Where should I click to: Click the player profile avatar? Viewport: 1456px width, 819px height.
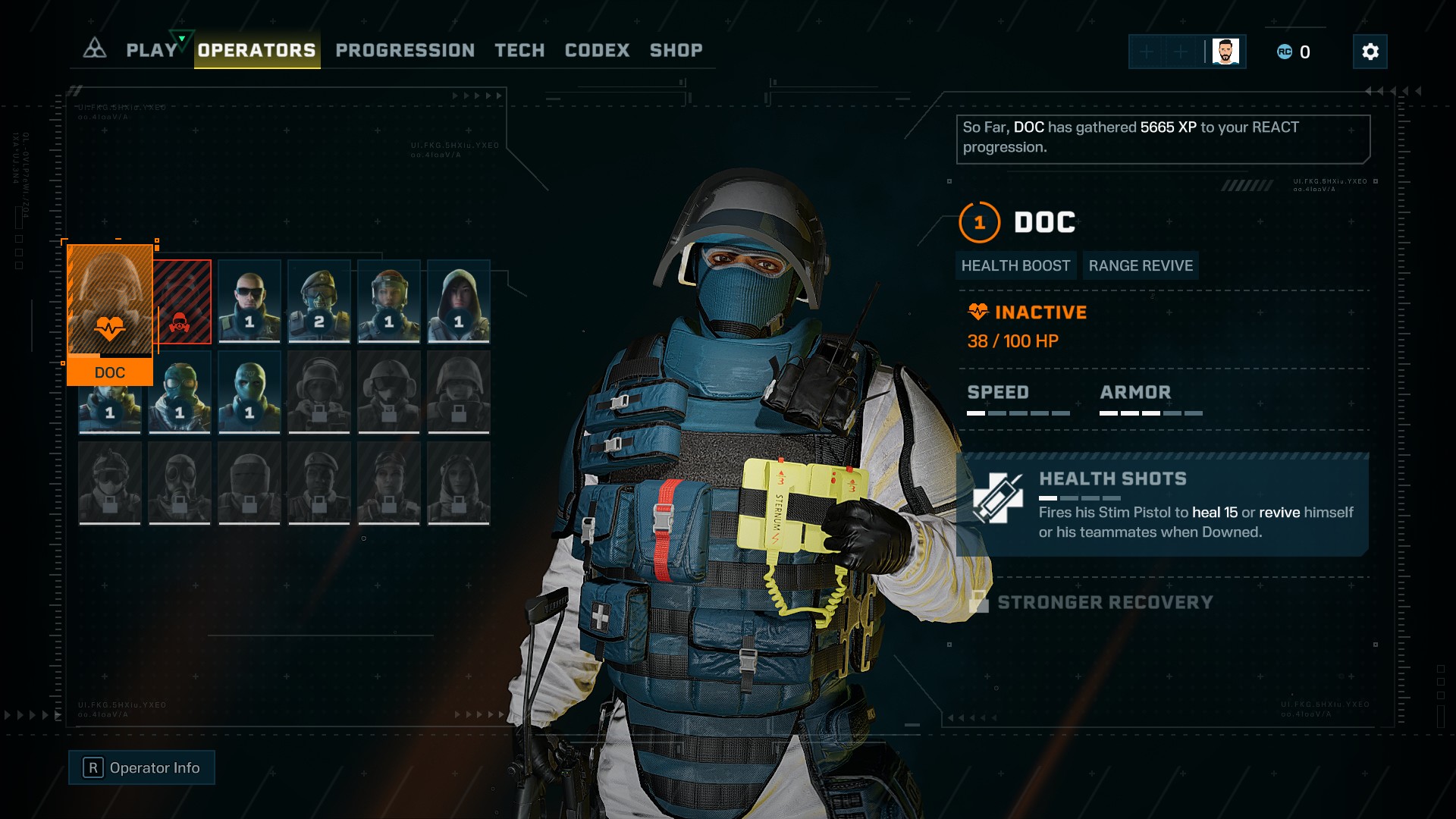point(1225,52)
